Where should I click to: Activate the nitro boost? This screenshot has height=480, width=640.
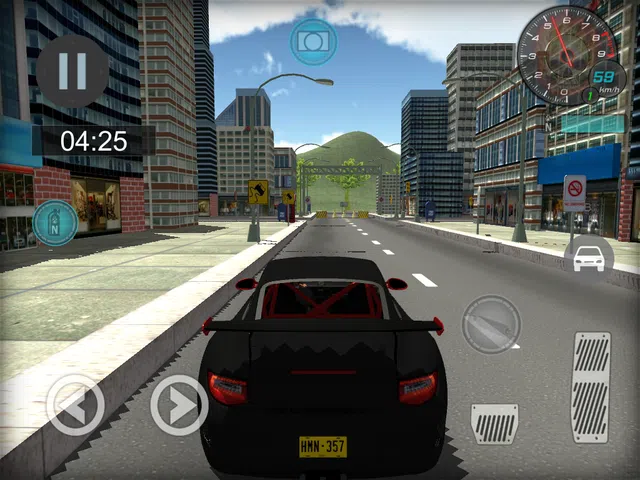[55, 223]
